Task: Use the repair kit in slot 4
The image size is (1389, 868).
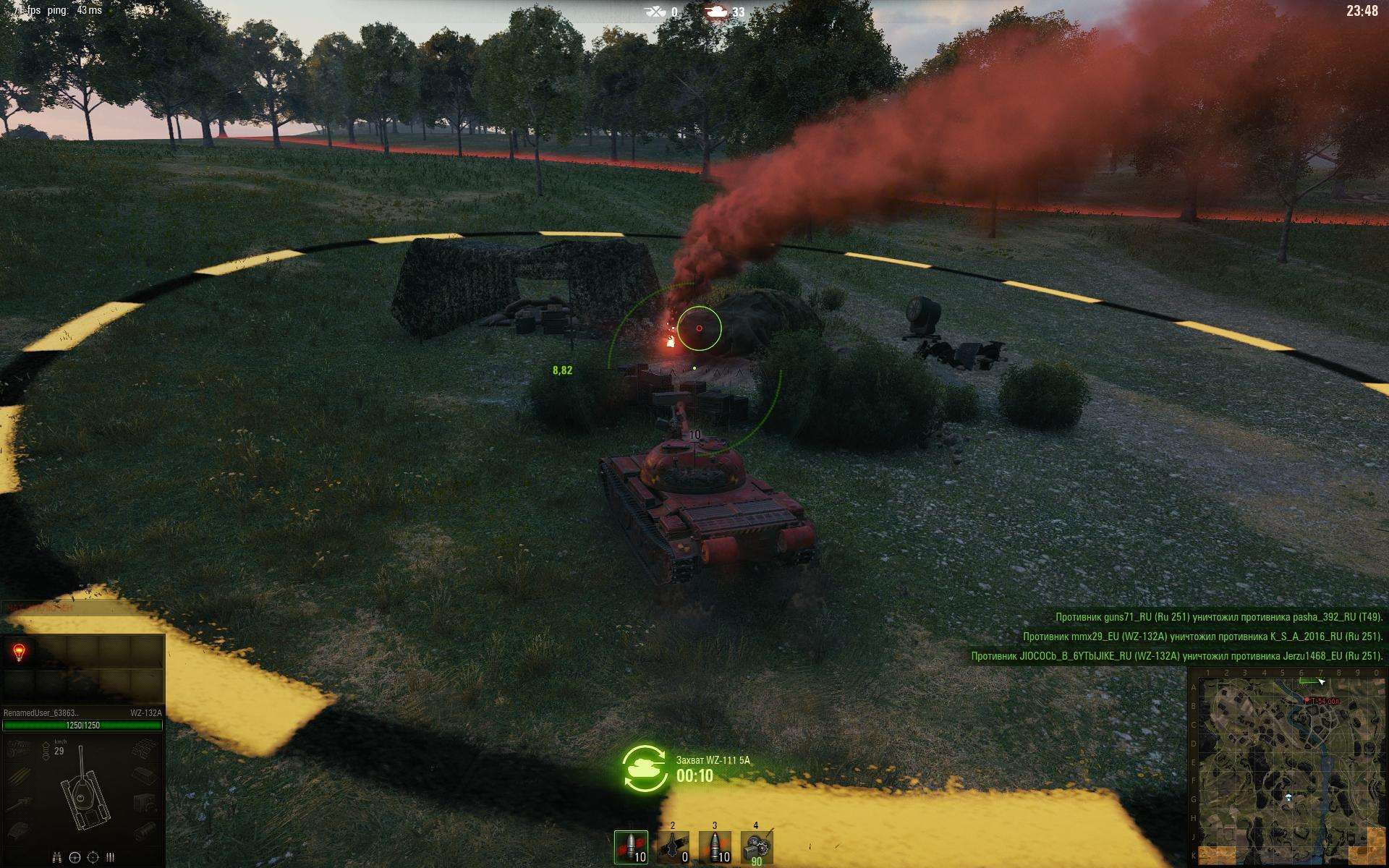Action: 757,847
